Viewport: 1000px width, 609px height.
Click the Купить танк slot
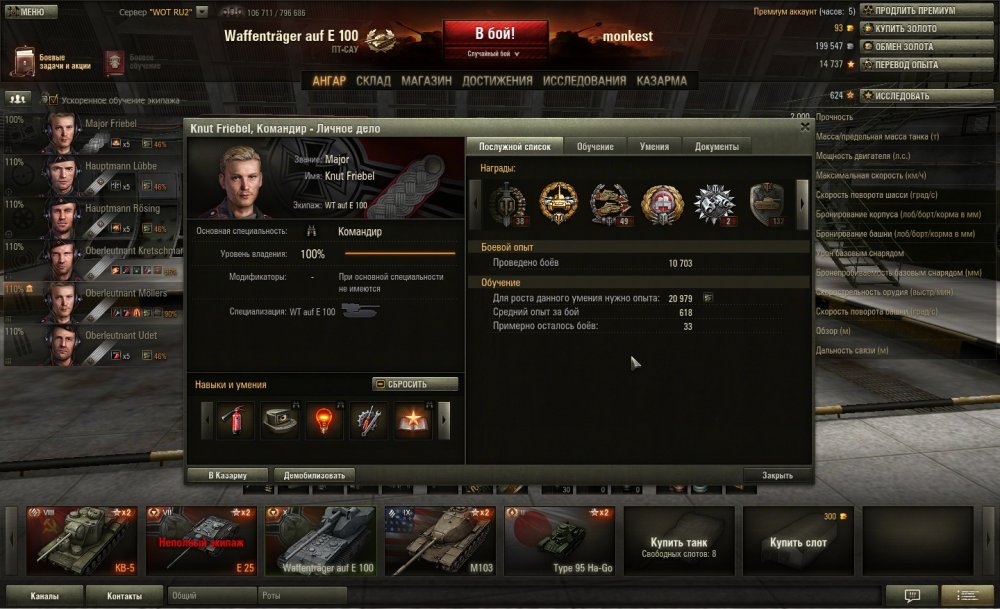(679, 541)
